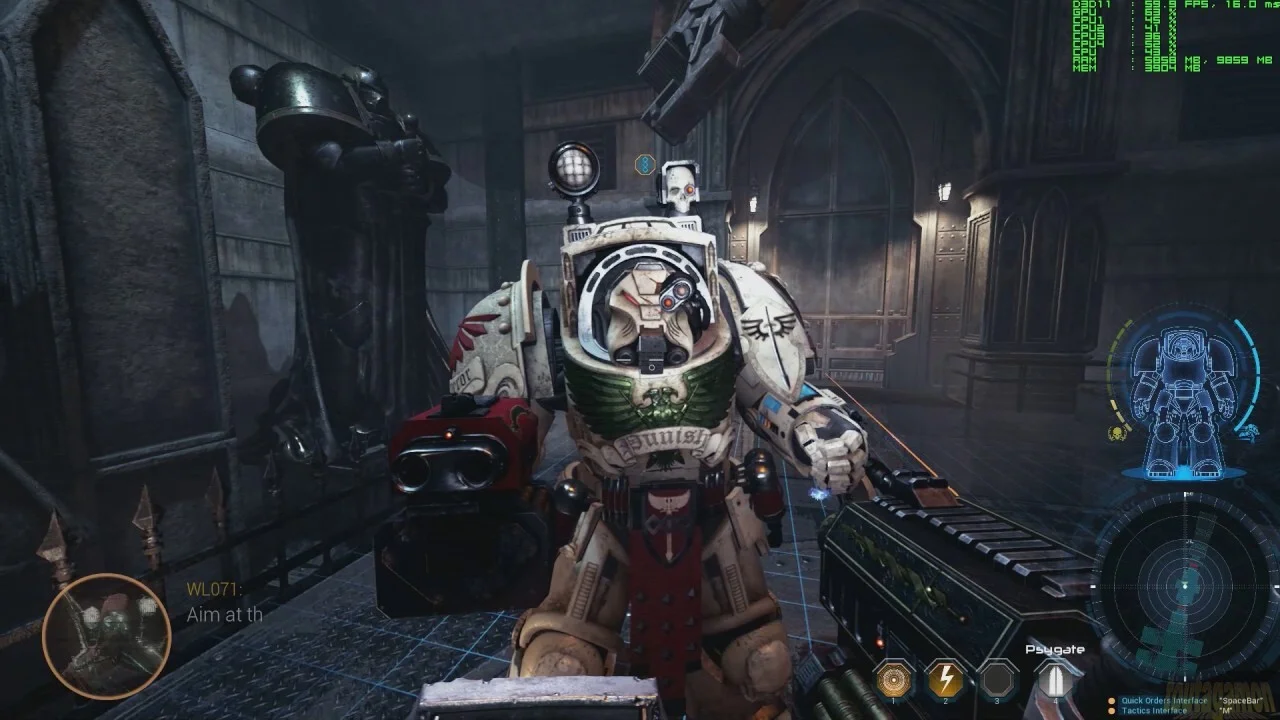Select the blue squad marker above the Terminator
This screenshot has height=720, width=1280.
[x=646, y=162]
